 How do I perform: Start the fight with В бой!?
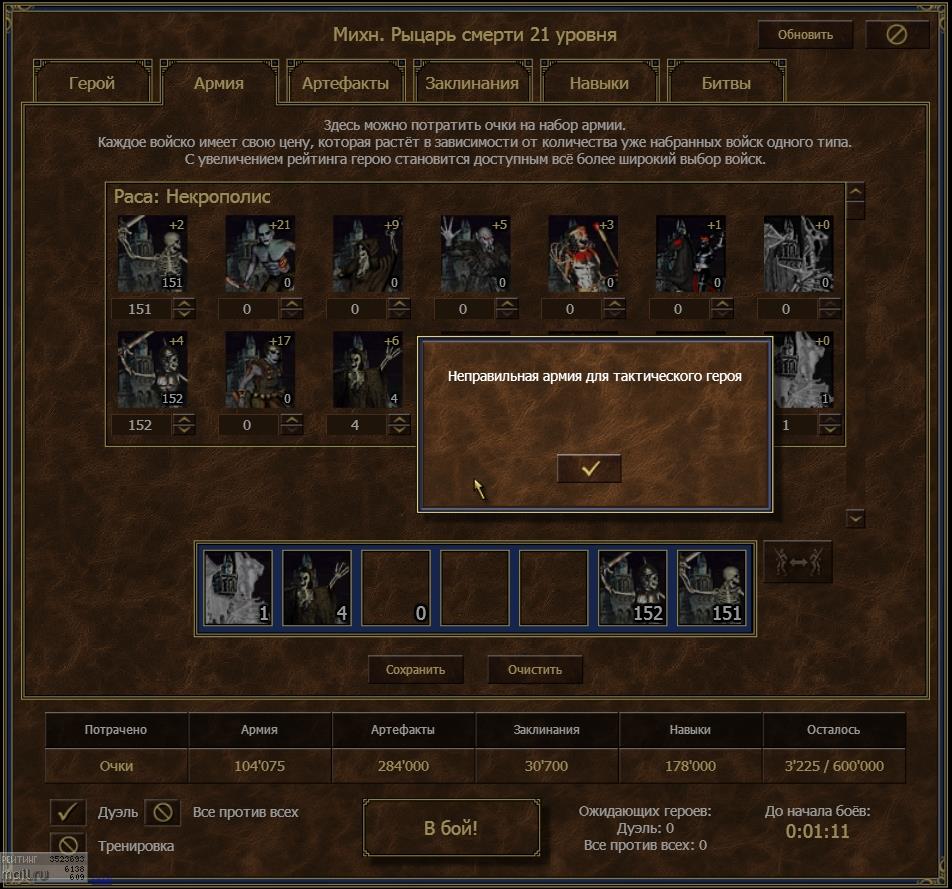point(451,828)
